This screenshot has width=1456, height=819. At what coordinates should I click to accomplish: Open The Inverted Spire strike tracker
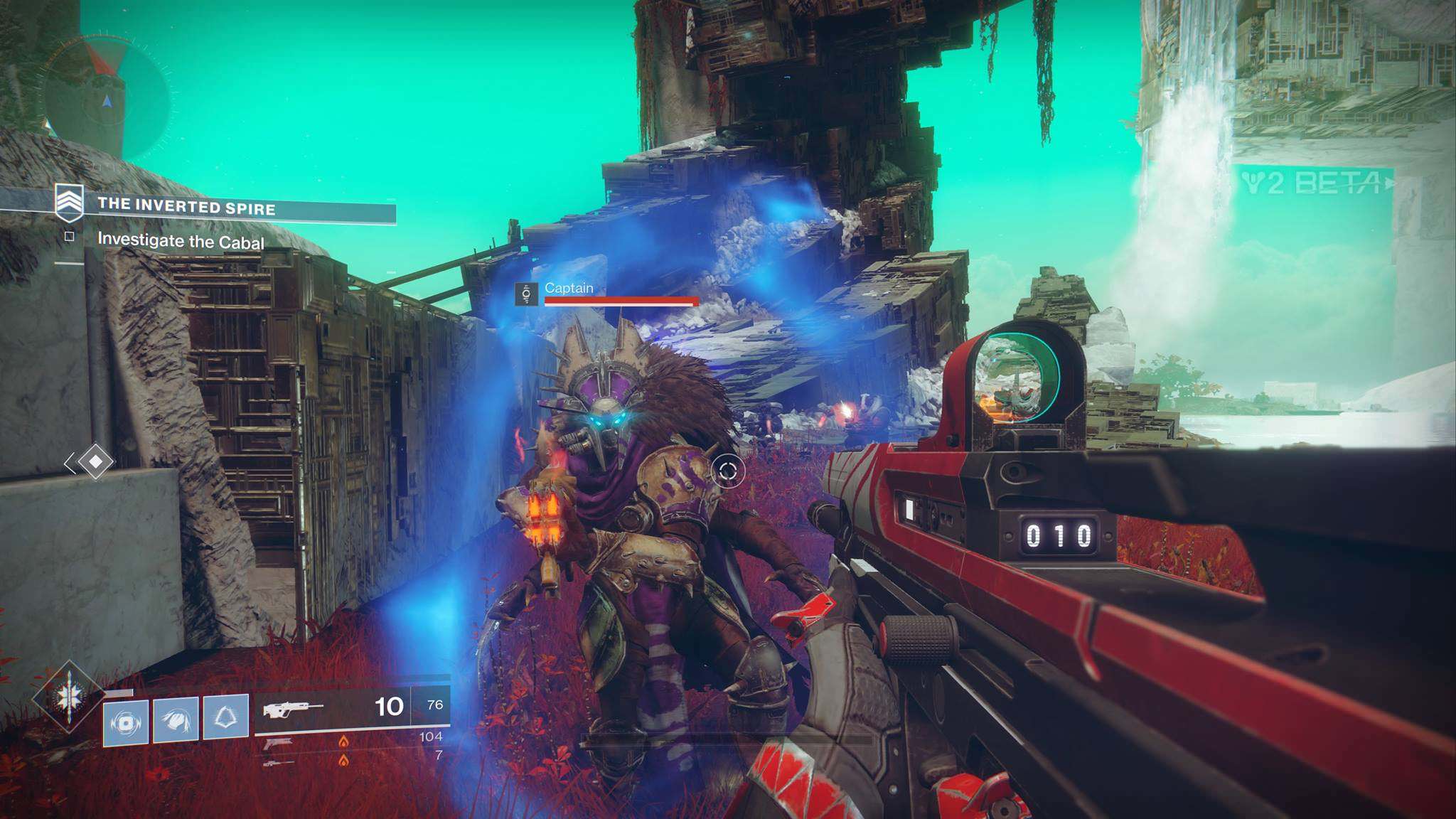tap(186, 207)
